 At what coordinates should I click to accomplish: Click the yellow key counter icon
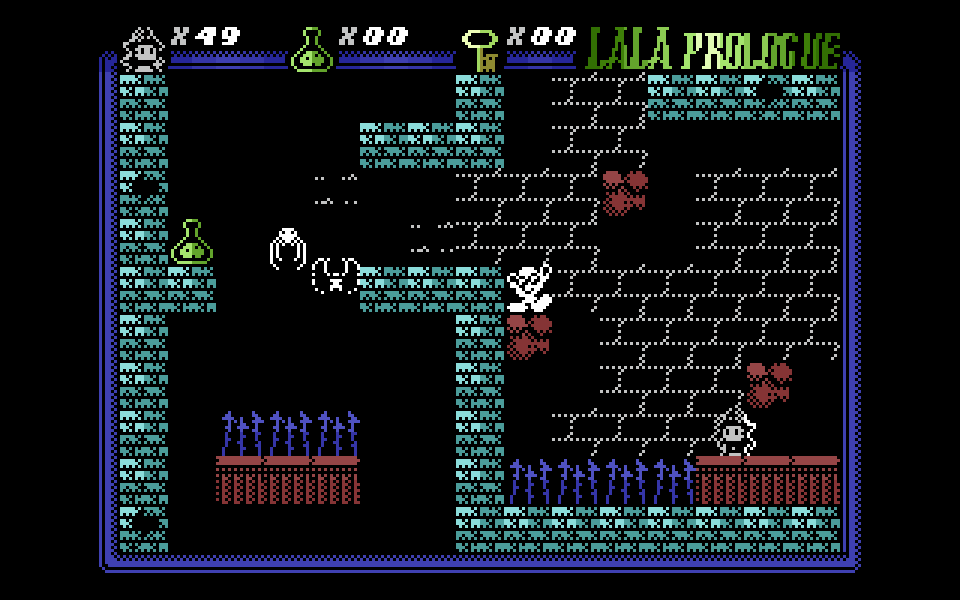481,49
